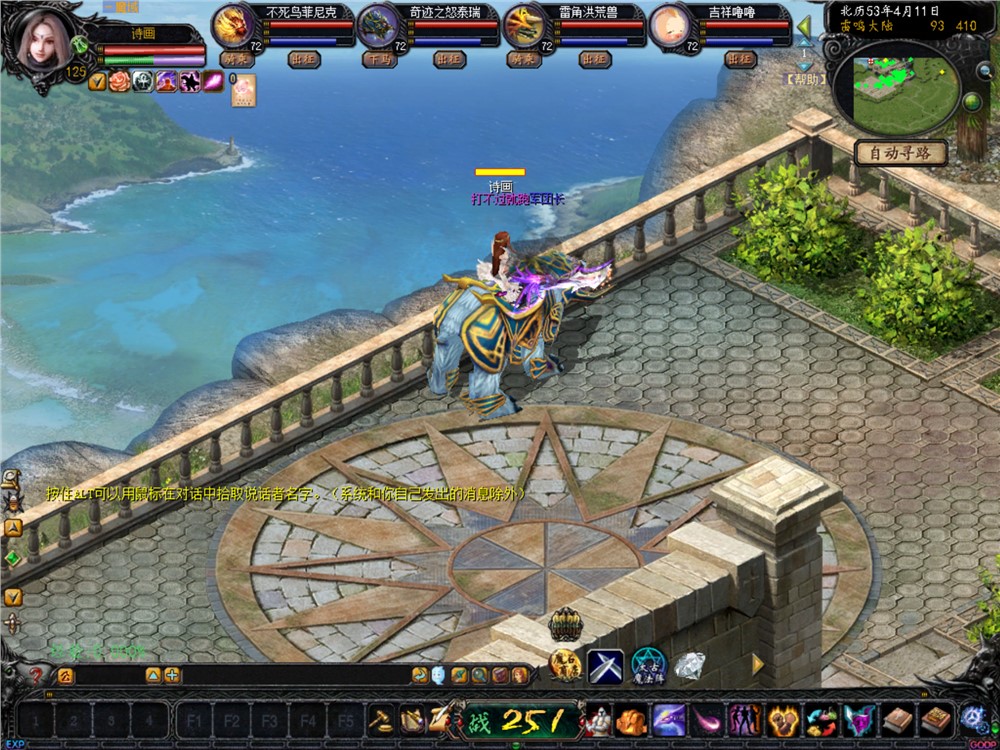Open the pentagram magic circle icon
The height and width of the screenshot is (750, 1000).
(x=648, y=665)
